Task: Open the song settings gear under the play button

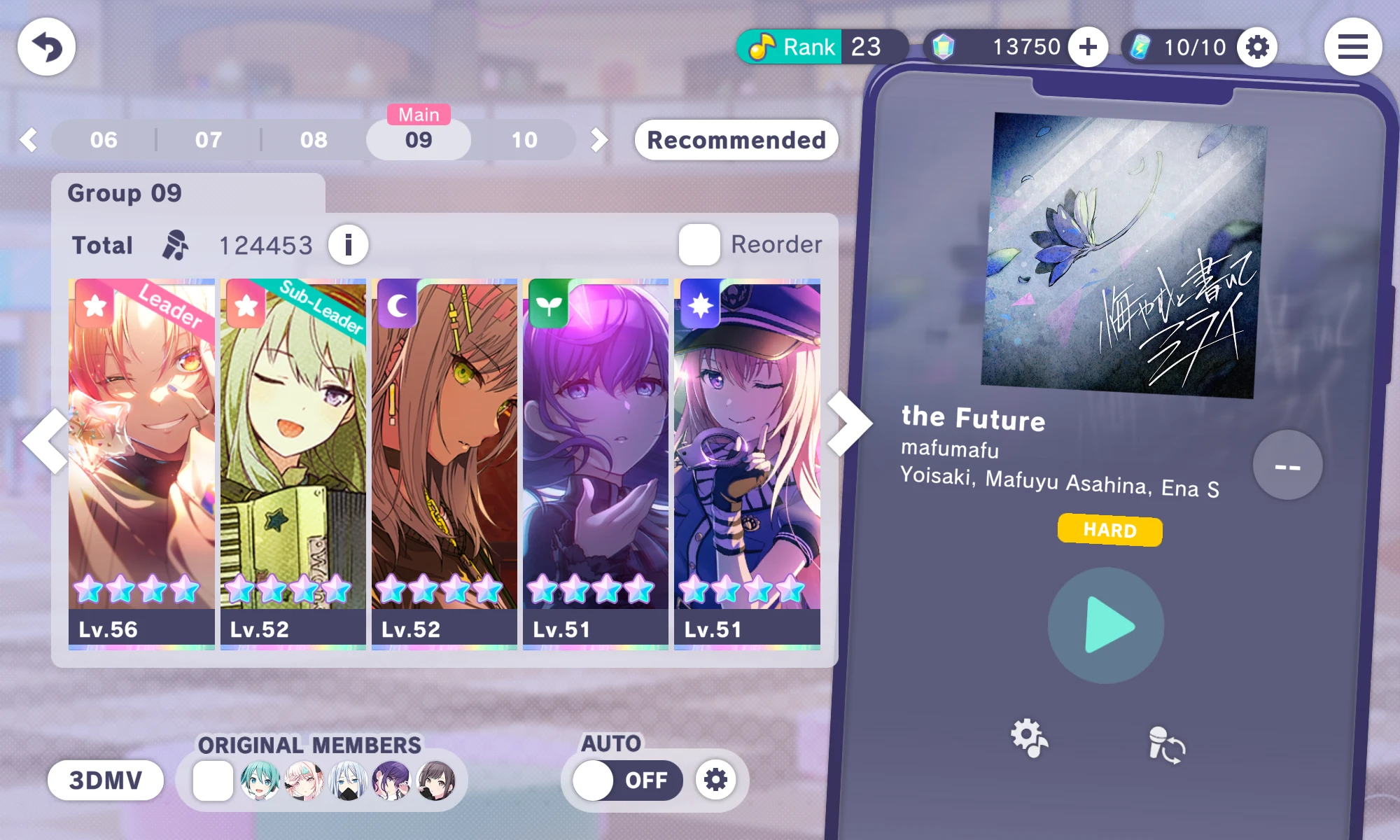Action: pos(1029,736)
